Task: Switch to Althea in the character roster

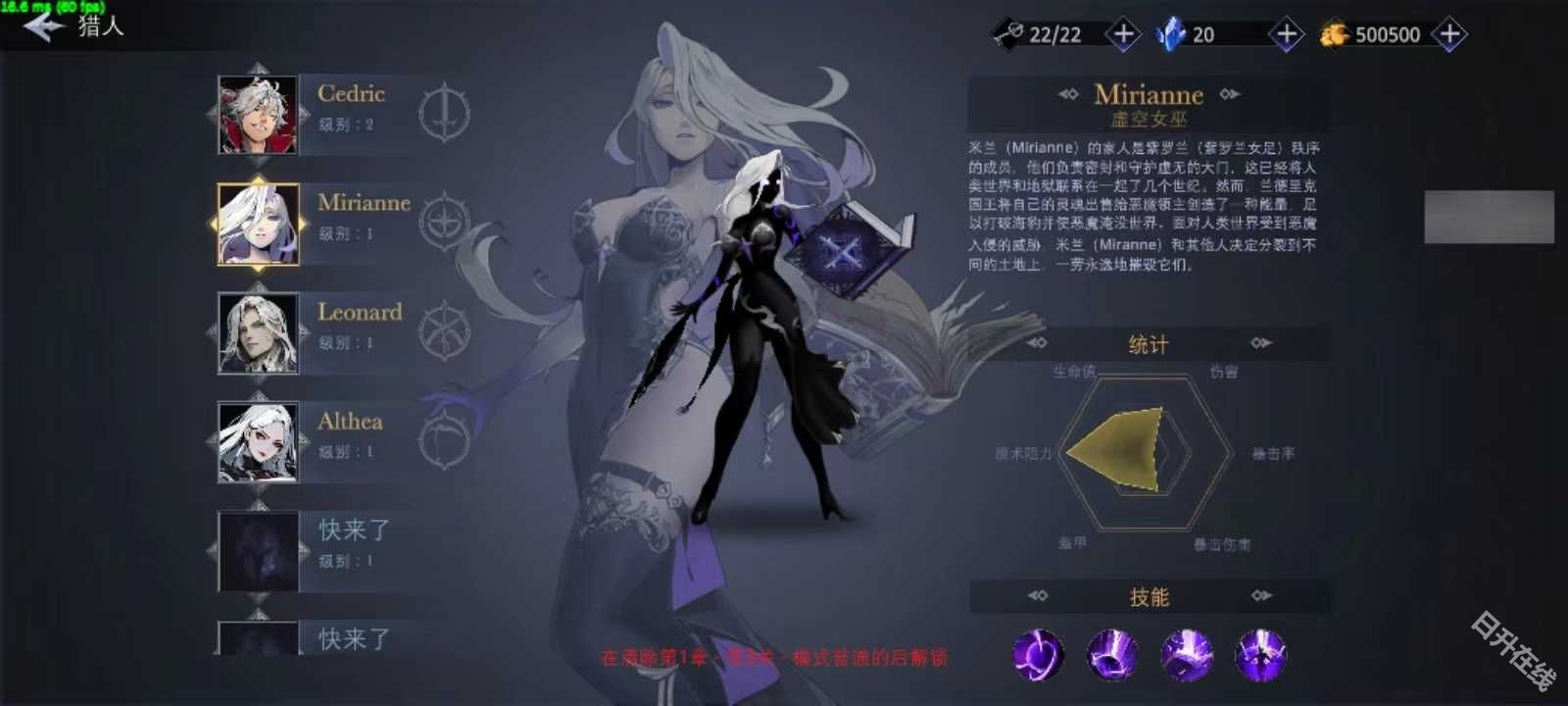Action: tap(259, 443)
